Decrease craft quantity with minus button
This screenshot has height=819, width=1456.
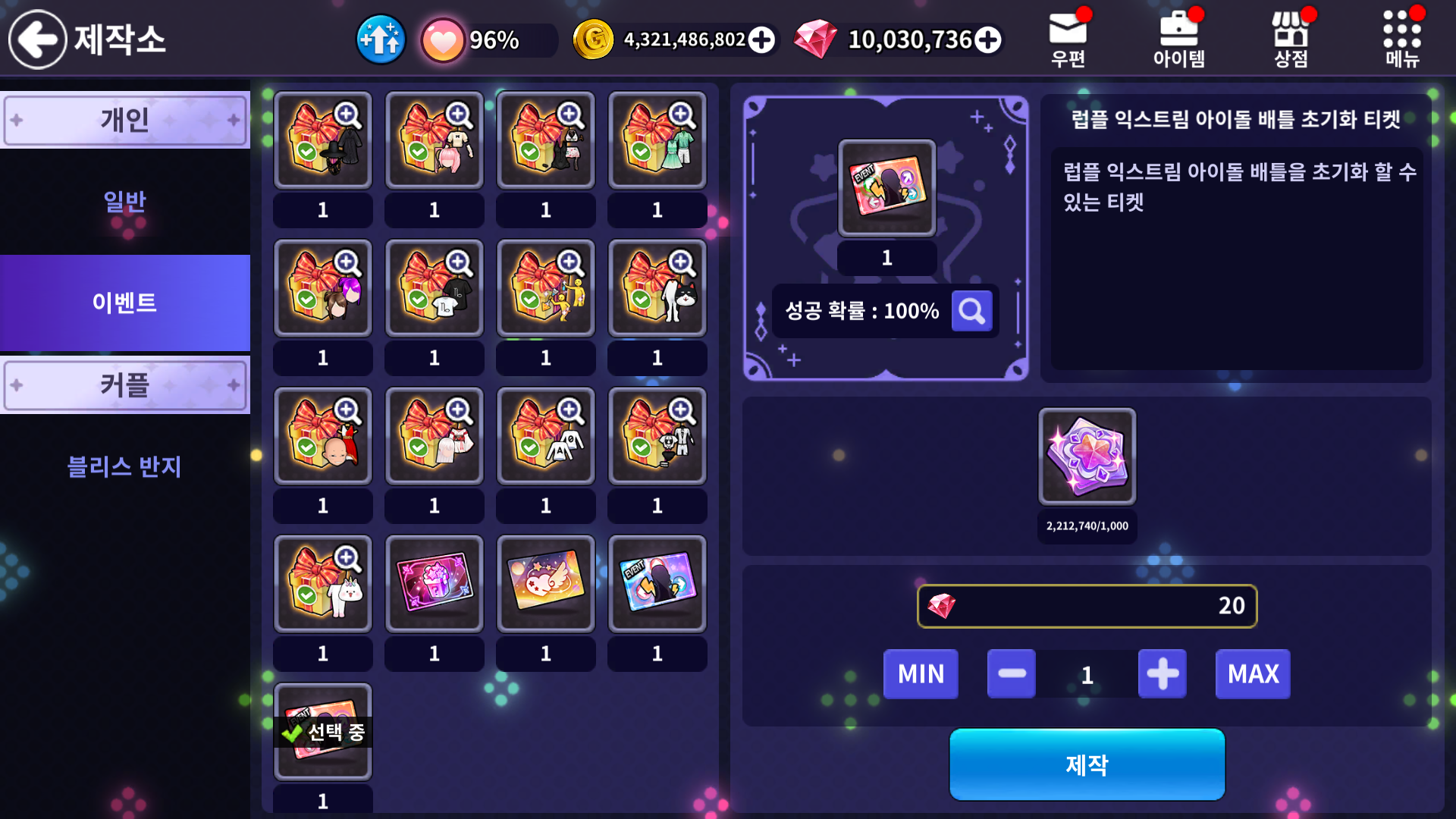(x=1012, y=674)
